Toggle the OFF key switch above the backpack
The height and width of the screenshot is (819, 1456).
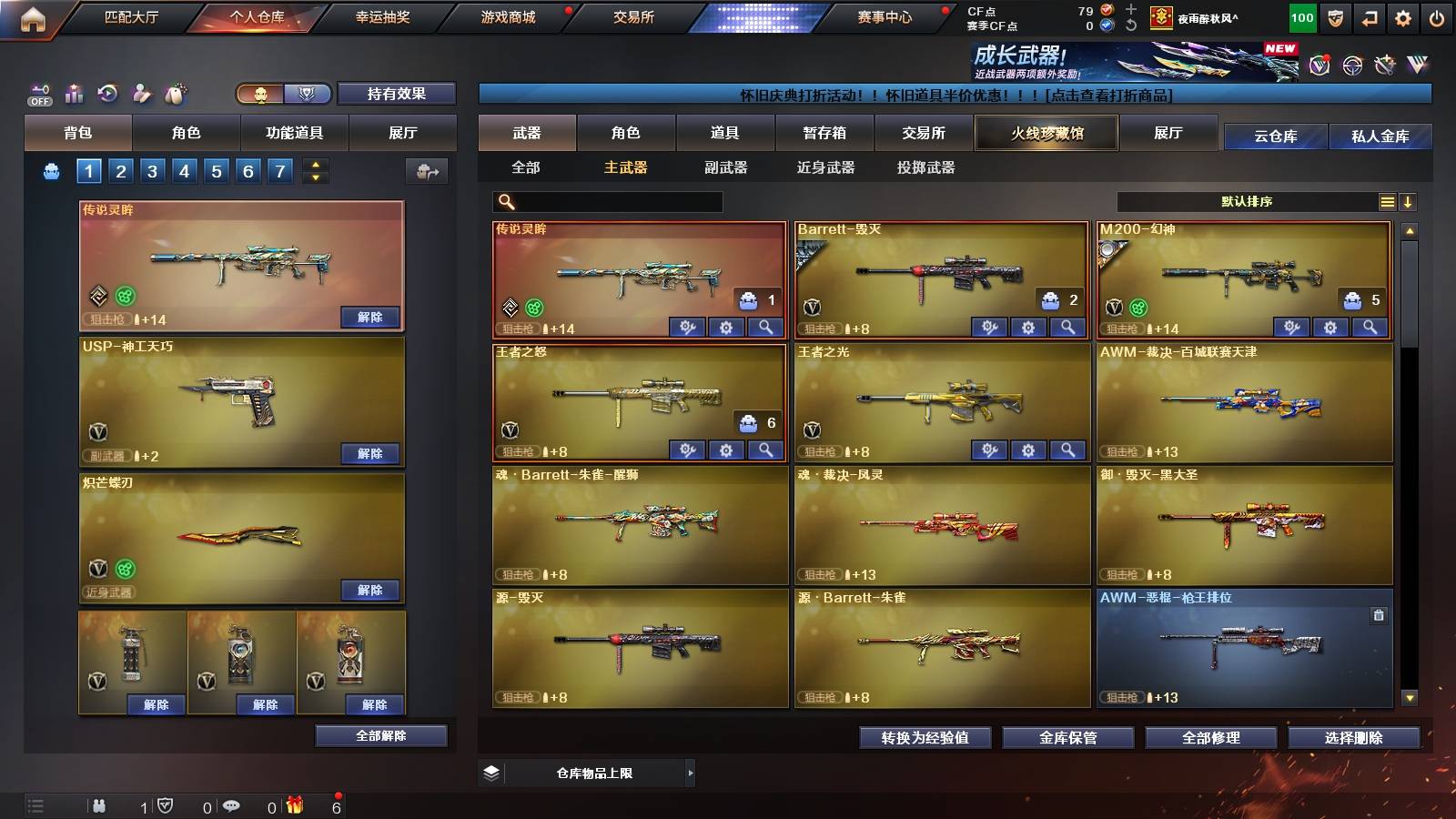coord(38,92)
